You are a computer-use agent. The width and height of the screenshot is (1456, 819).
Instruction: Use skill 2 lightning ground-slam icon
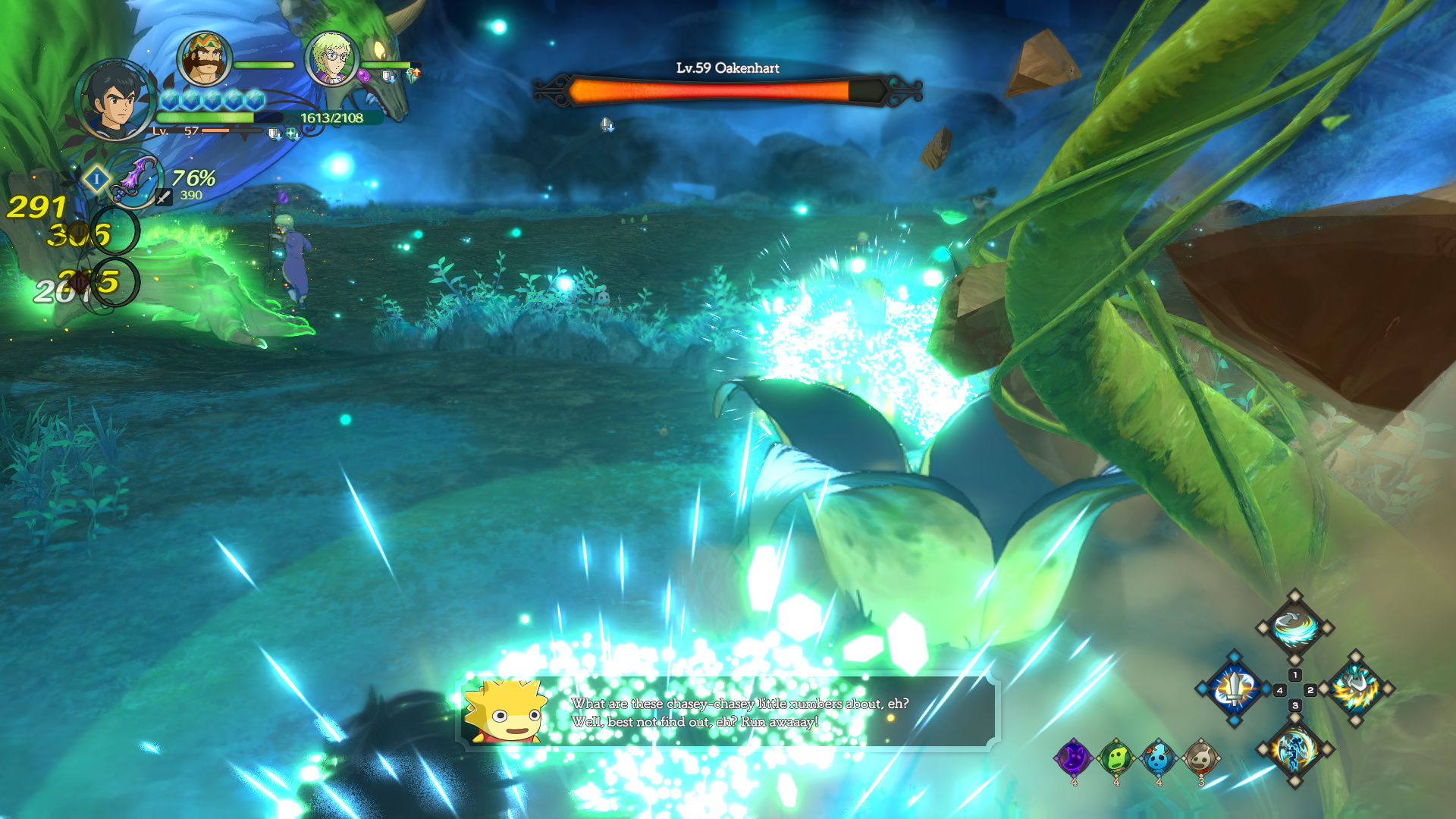(x=1355, y=689)
